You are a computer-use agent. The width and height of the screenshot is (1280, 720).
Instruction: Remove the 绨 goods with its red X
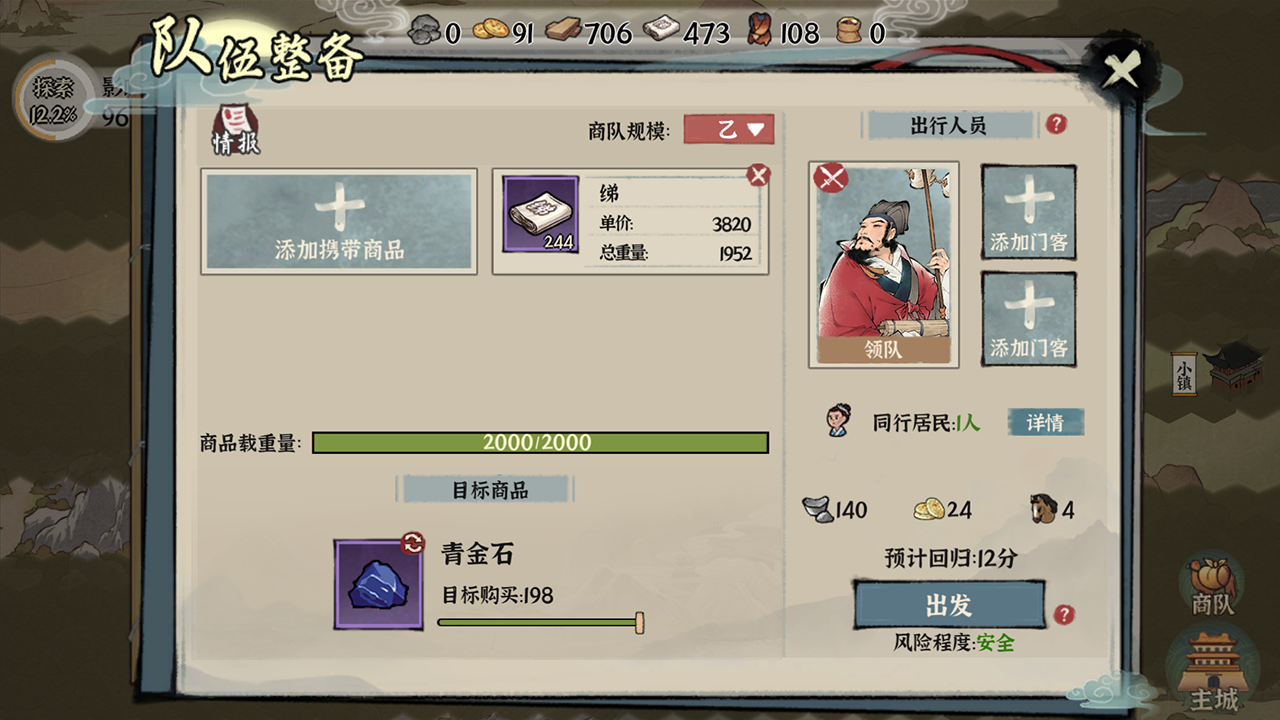(x=760, y=173)
